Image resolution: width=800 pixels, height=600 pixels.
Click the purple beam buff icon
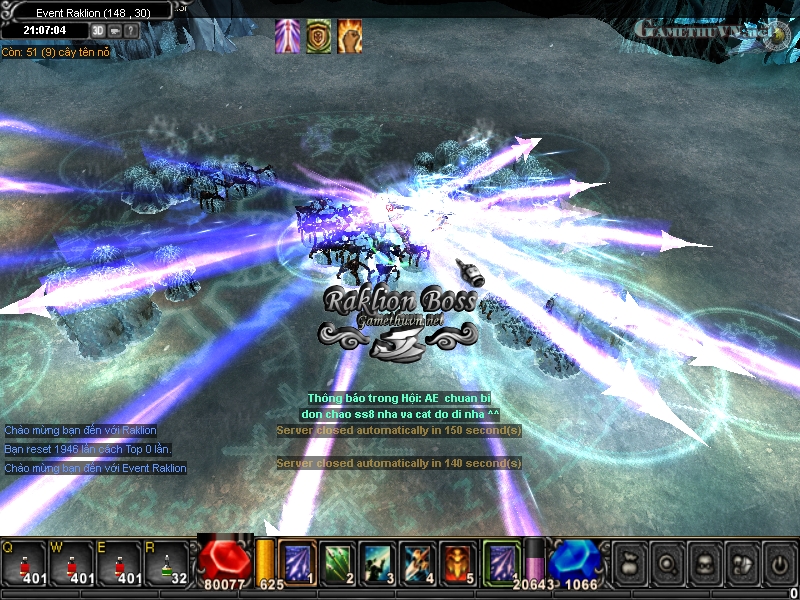click(x=287, y=35)
